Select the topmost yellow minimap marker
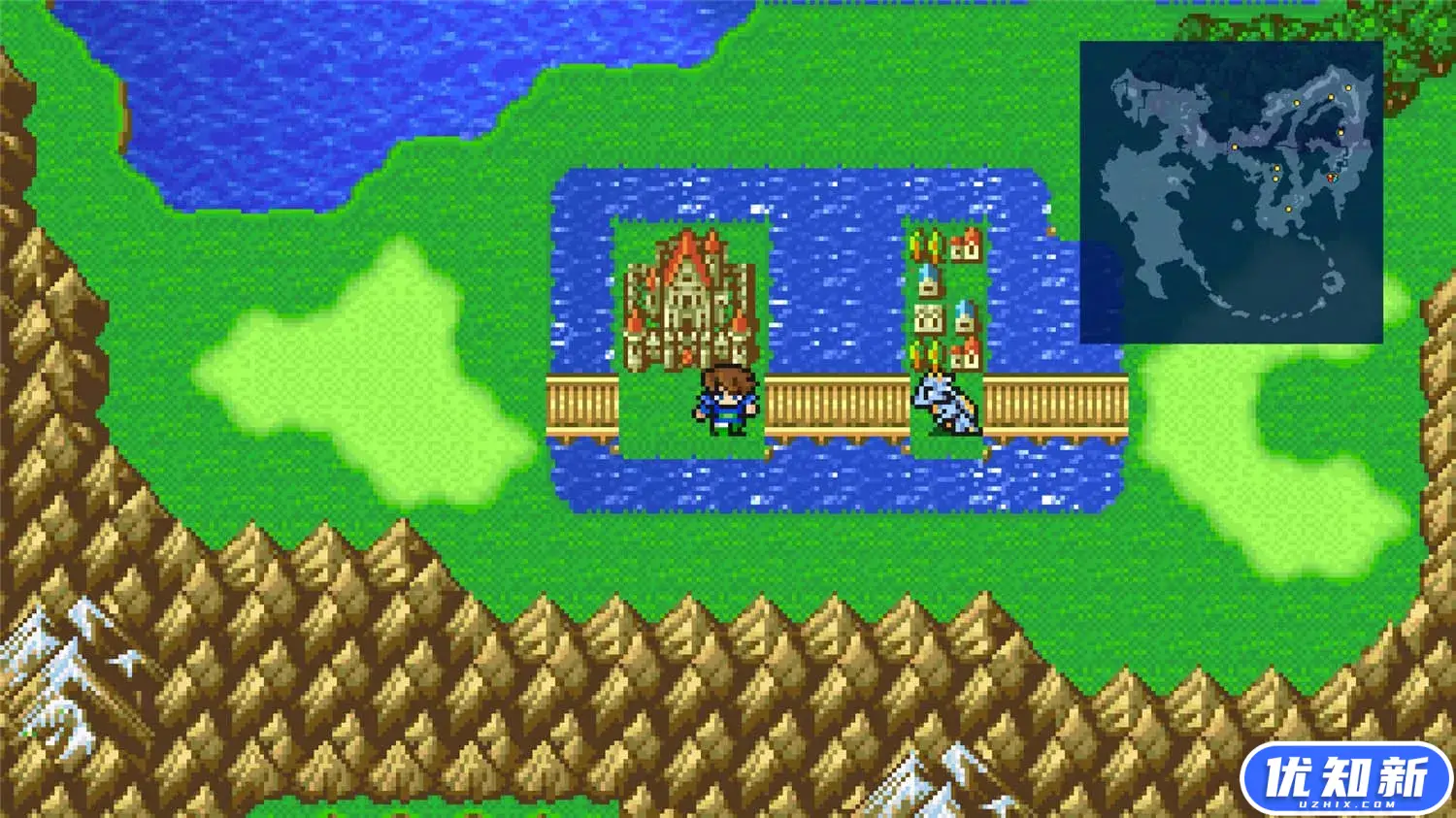Screen dimensions: 1456x818 pos(1349,87)
